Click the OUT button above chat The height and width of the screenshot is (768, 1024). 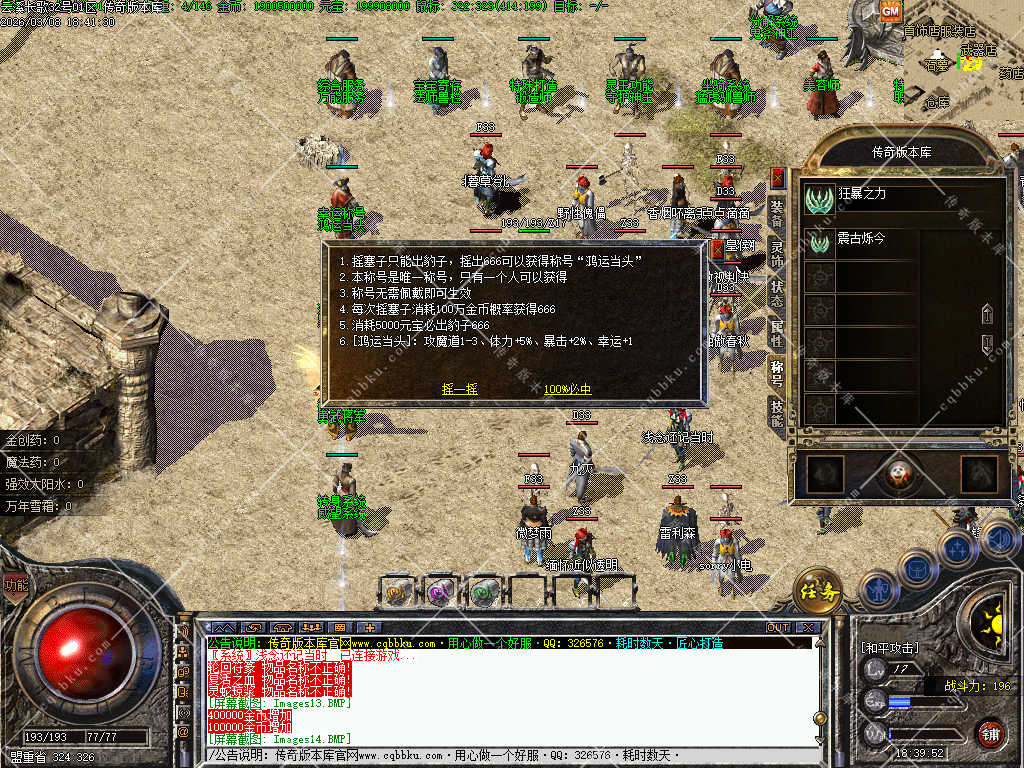coord(778,628)
